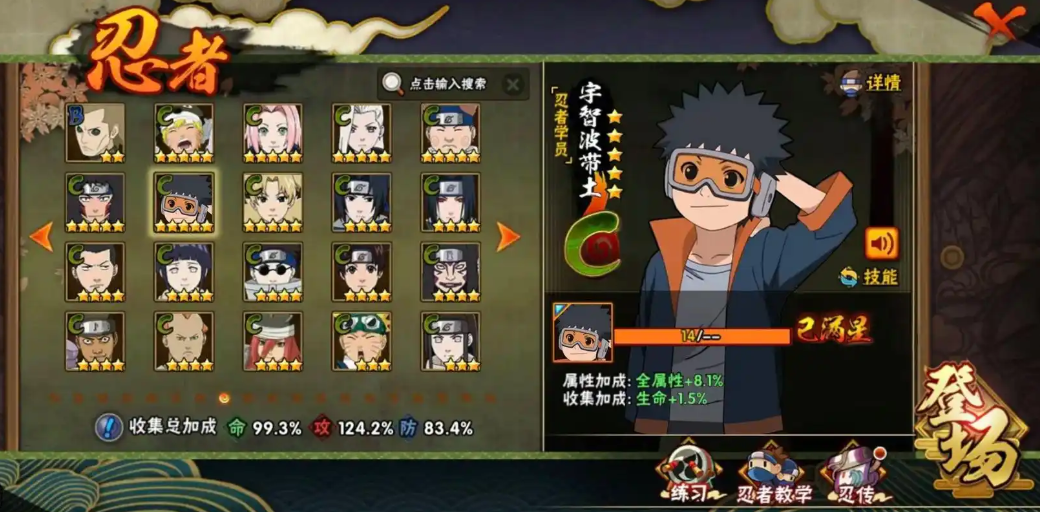The height and width of the screenshot is (512, 1040).
Task: Go to the next ninja page arrow
Action: coord(508,236)
